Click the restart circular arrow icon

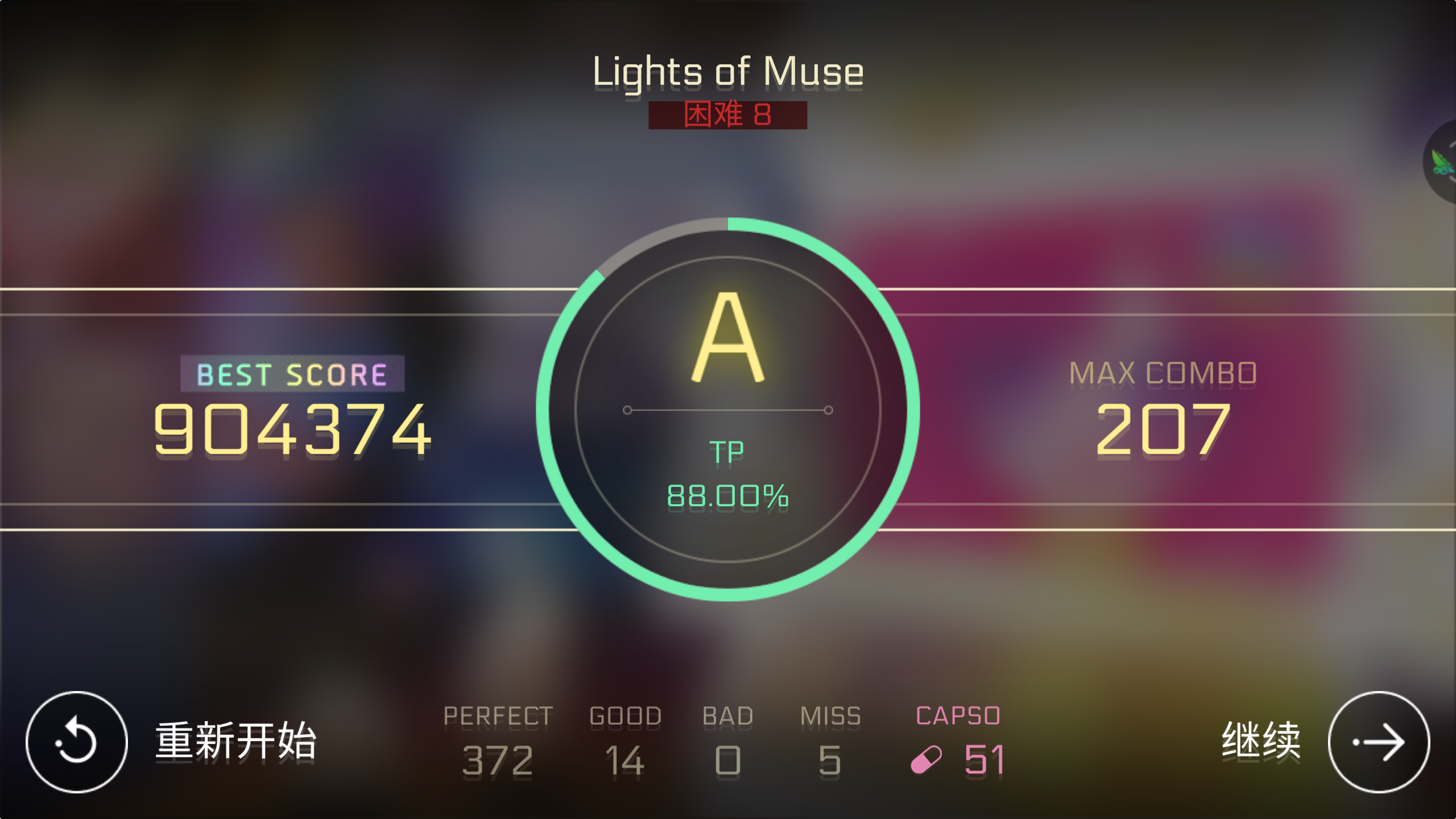pos(76,741)
